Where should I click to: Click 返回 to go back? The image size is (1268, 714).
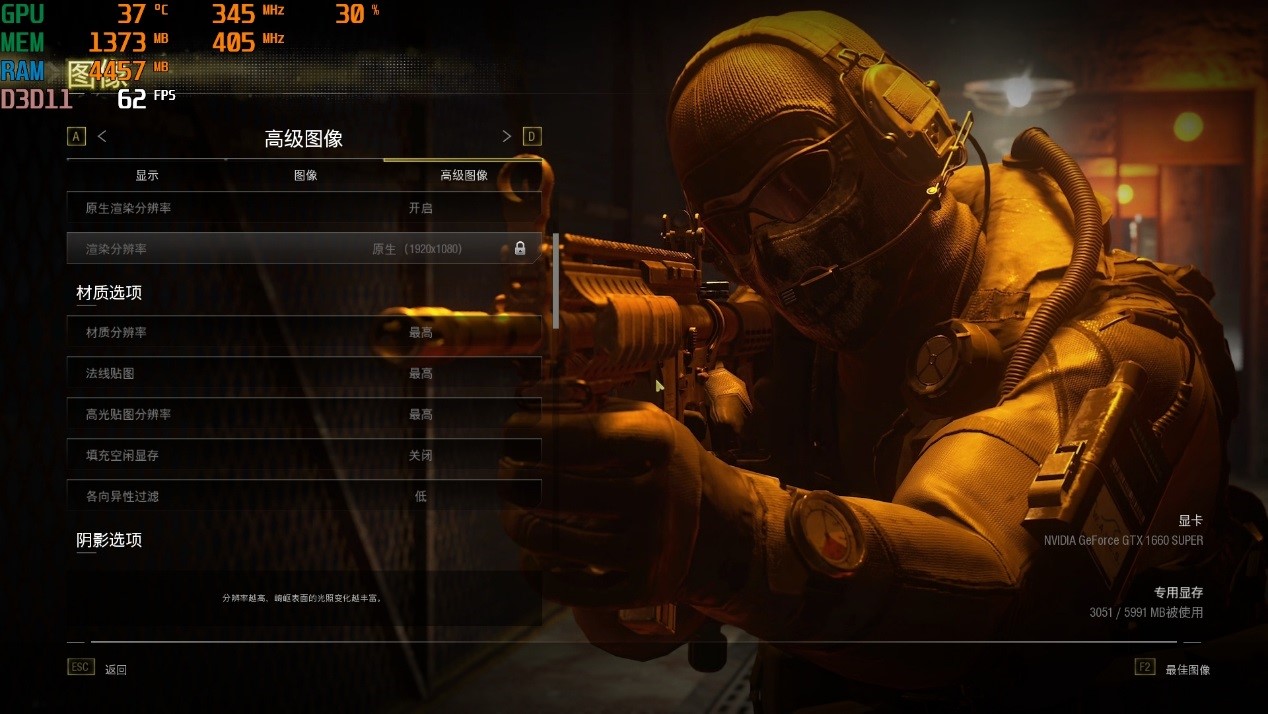[x=115, y=669]
